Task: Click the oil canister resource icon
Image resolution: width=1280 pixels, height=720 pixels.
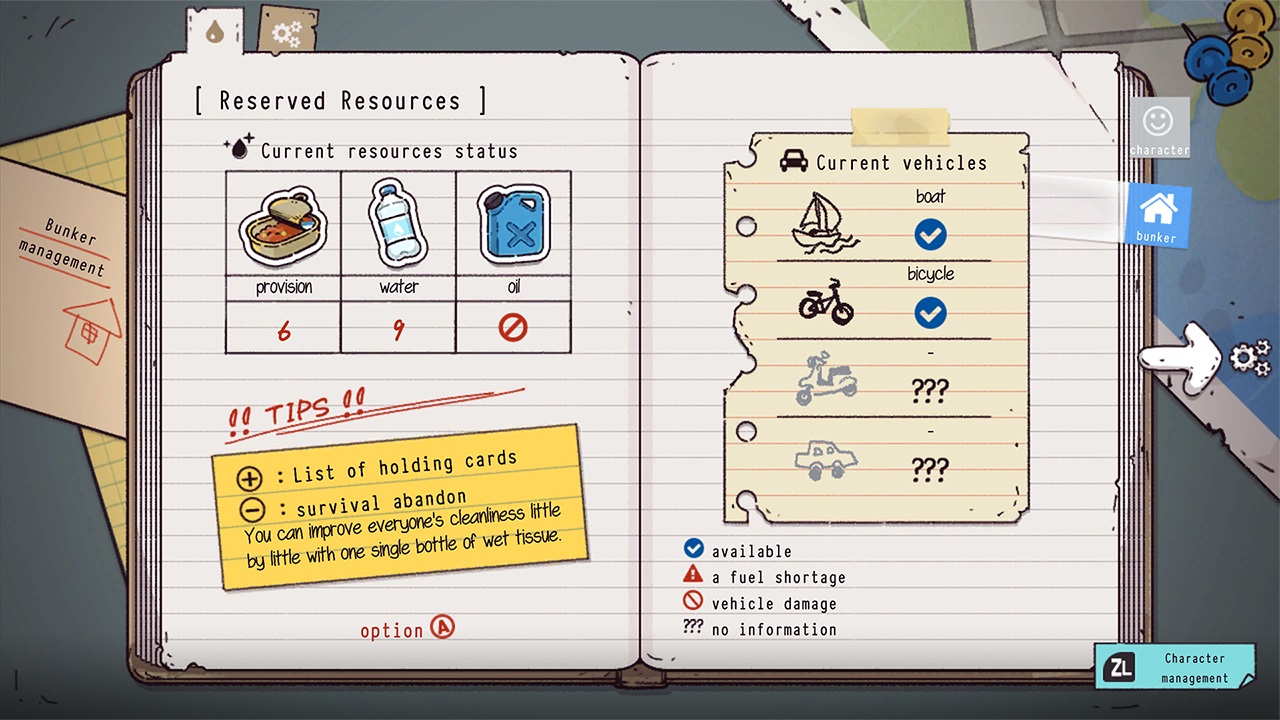Action: (513, 226)
